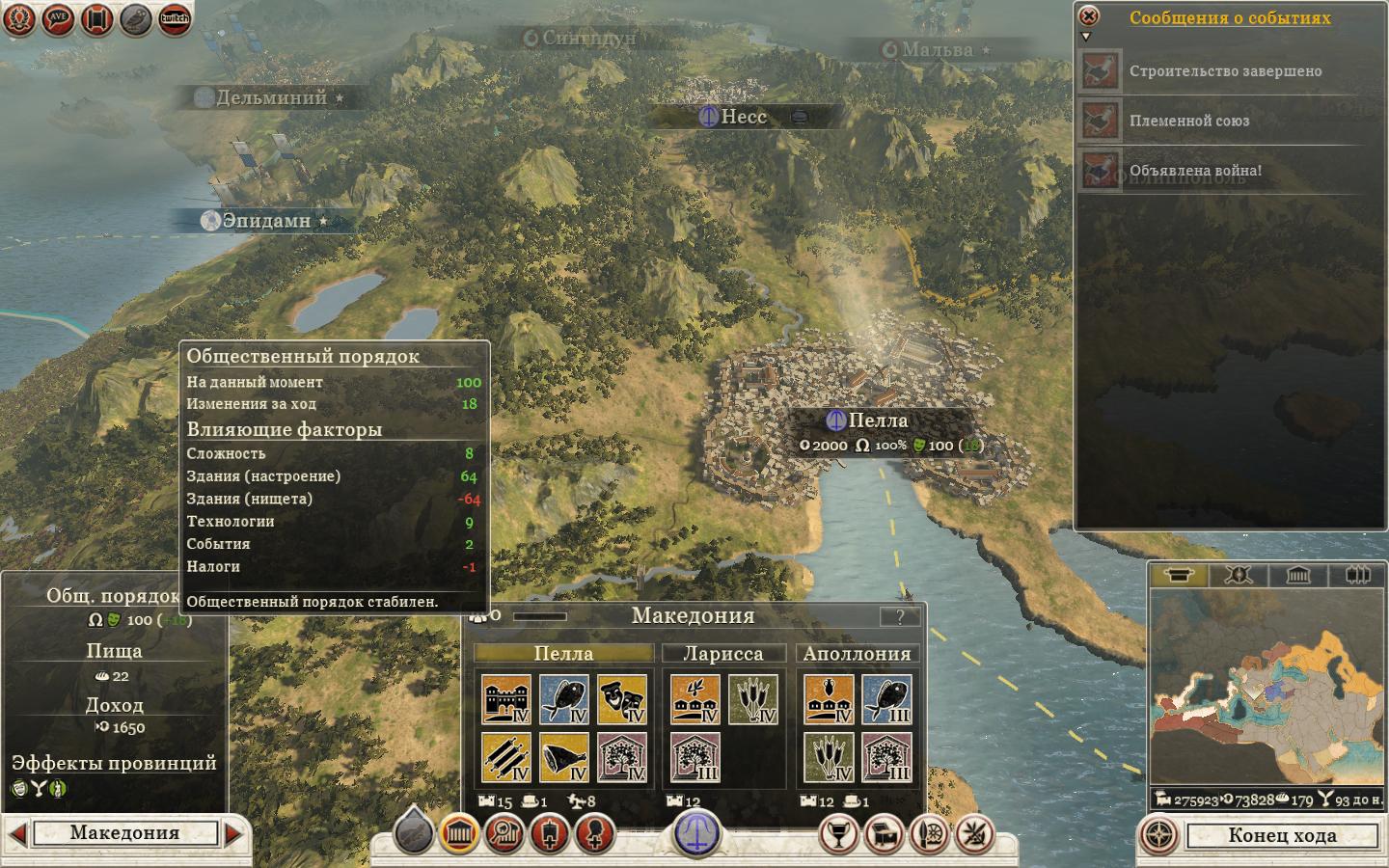Click the owl advisor icon
This screenshot has width=1389, height=868.
tap(136, 19)
